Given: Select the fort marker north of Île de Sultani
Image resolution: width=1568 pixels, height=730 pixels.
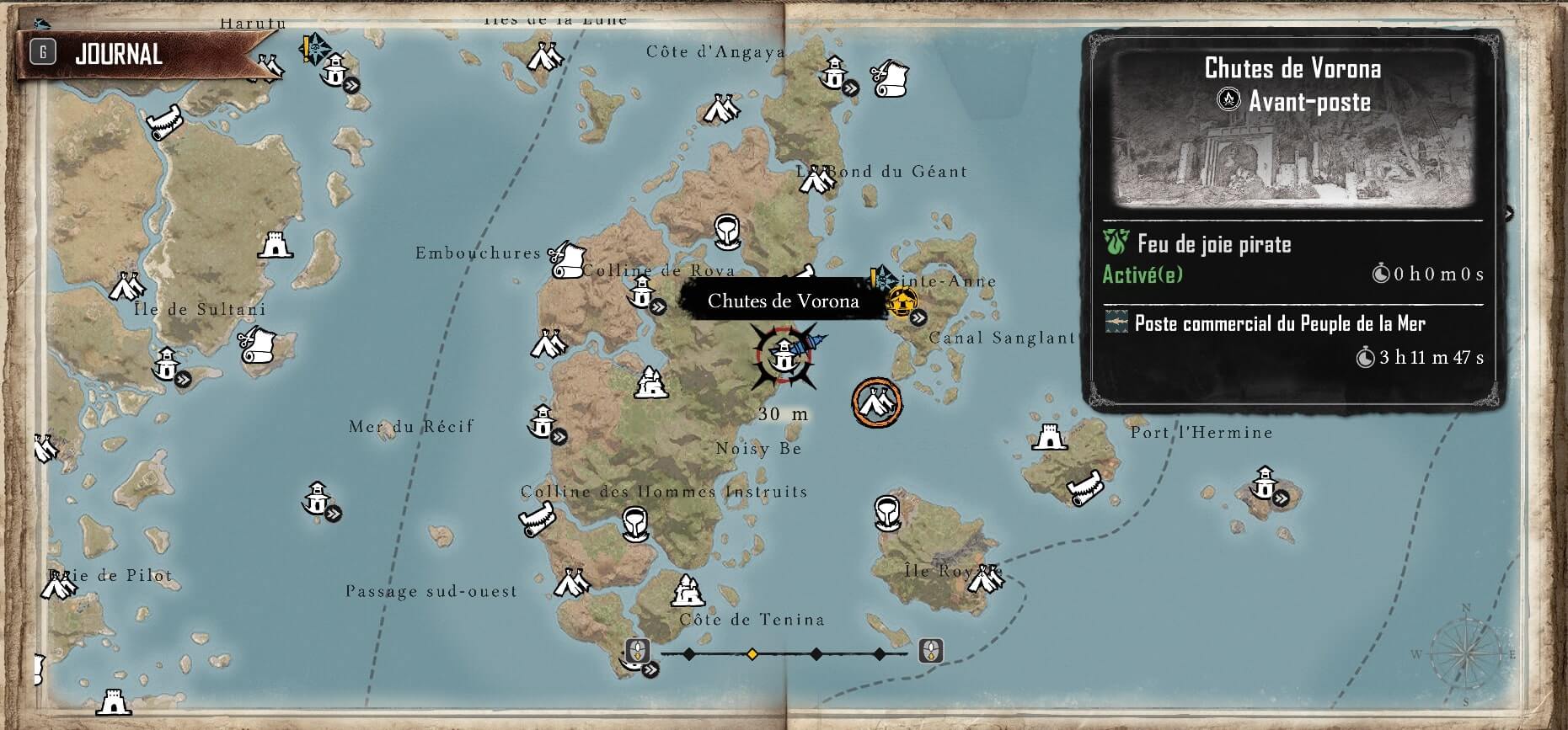Looking at the screenshot, I should tap(275, 245).
